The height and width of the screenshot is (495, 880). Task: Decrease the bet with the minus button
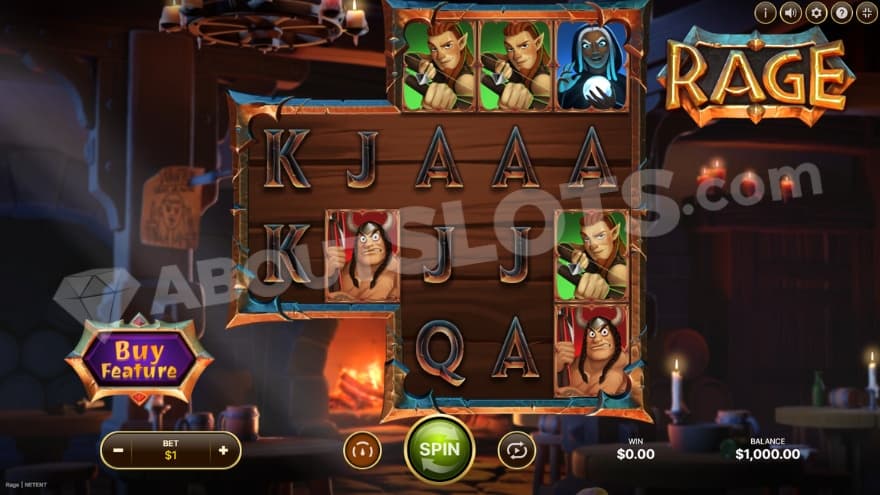(118, 451)
